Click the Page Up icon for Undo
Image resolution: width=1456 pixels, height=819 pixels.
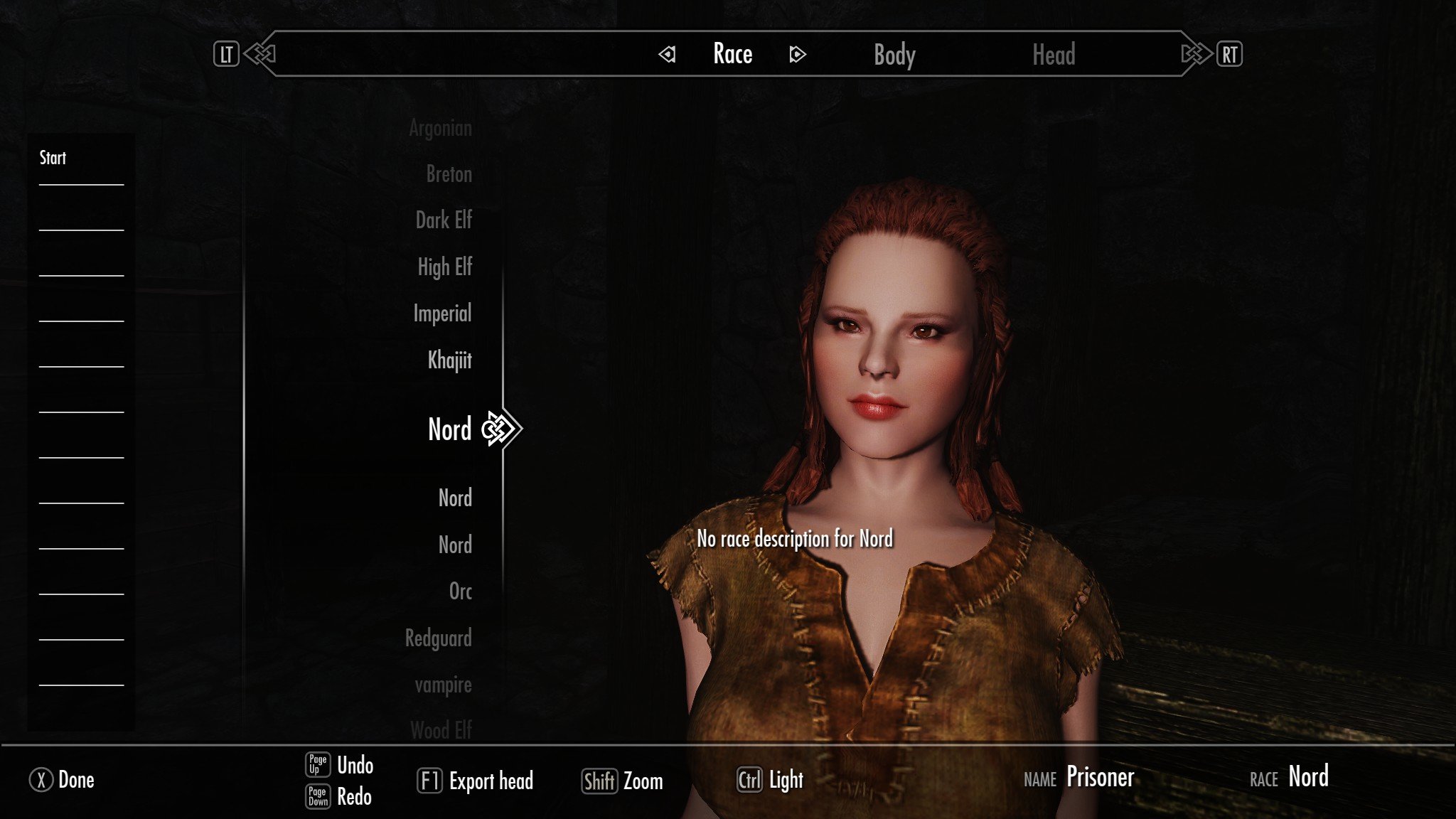(319, 764)
